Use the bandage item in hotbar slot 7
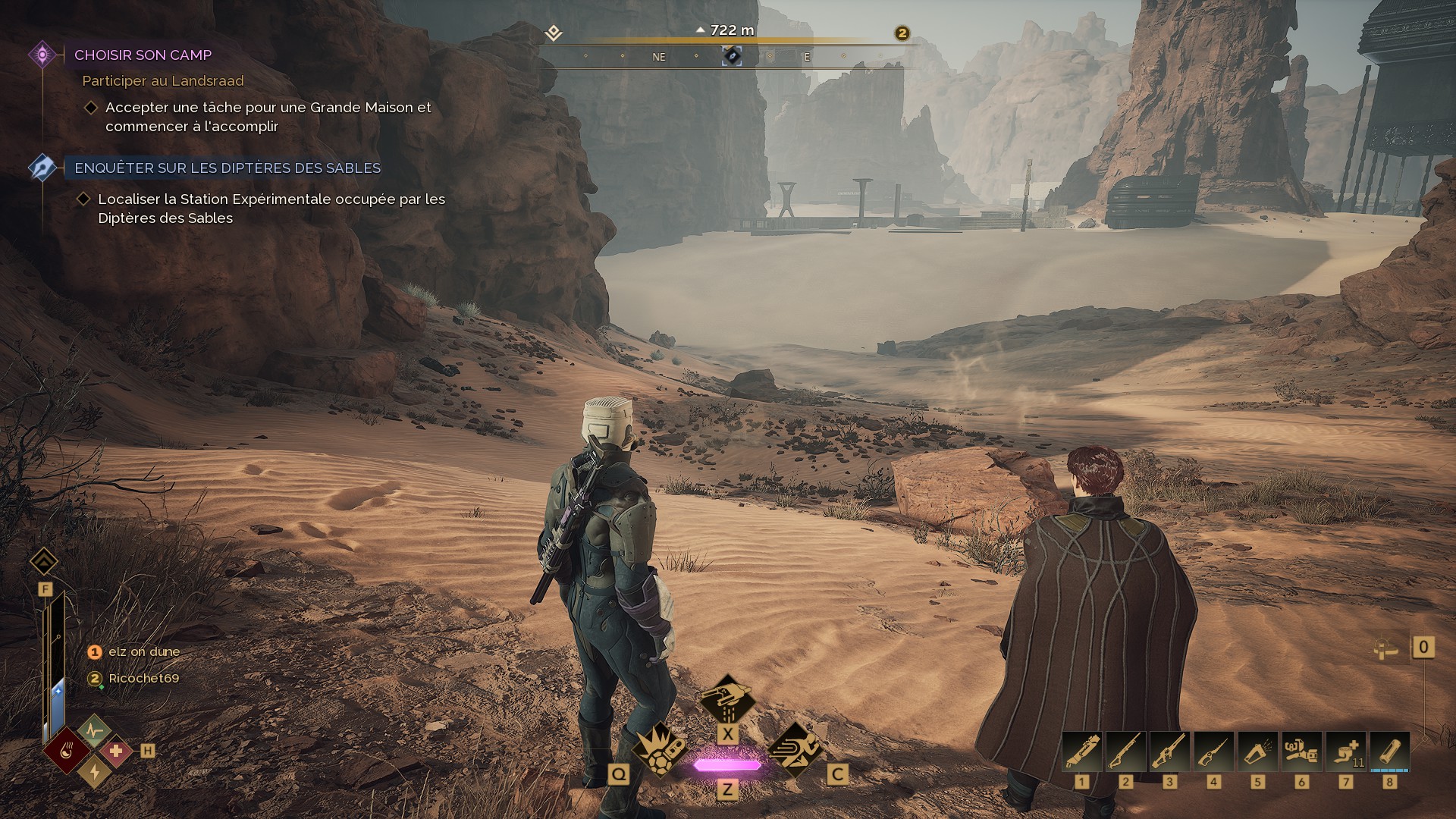Viewport: 1456px width, 819px height. click(1346, 752)
